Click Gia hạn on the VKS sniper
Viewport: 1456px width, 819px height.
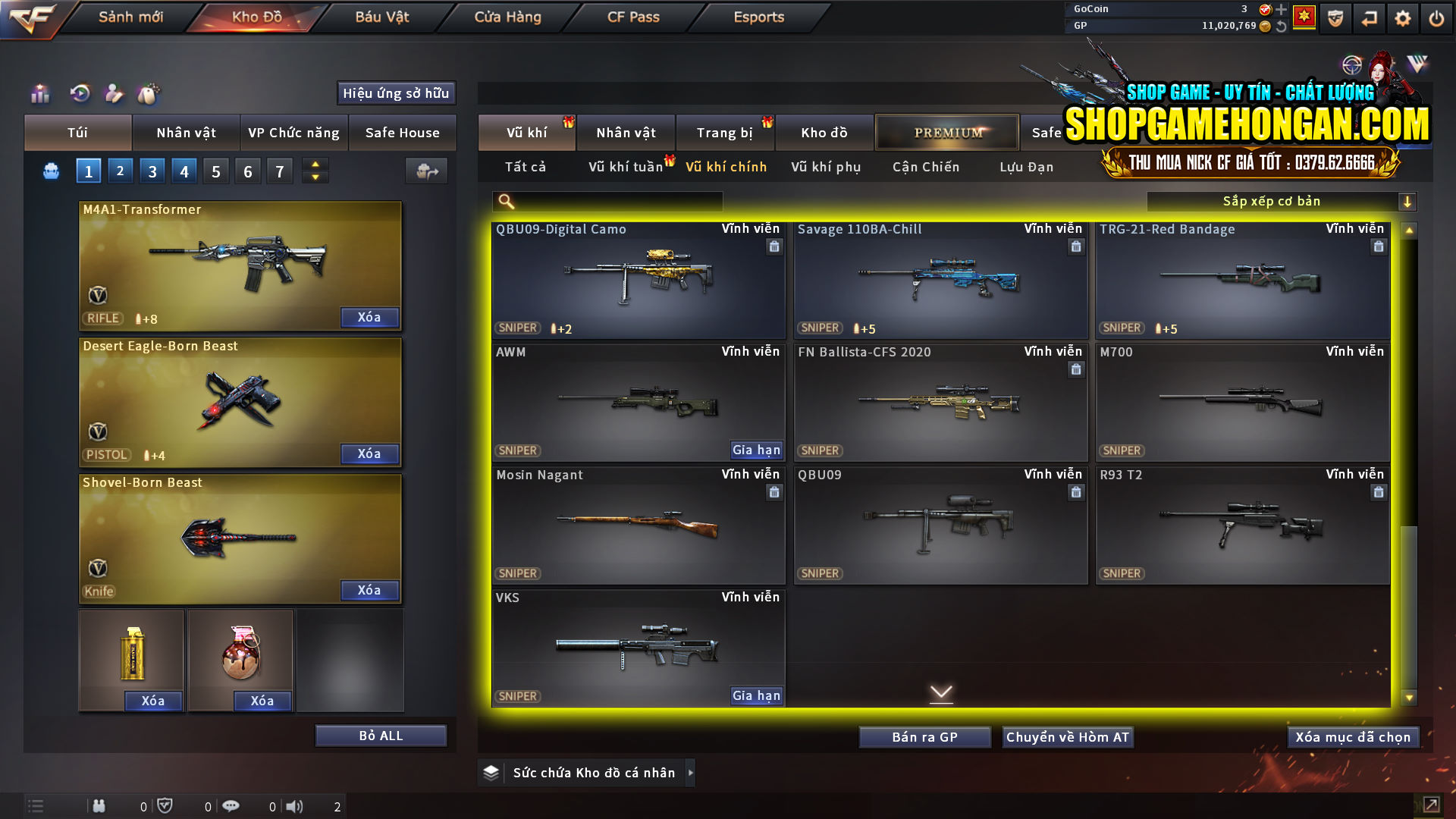coord(755,695)
